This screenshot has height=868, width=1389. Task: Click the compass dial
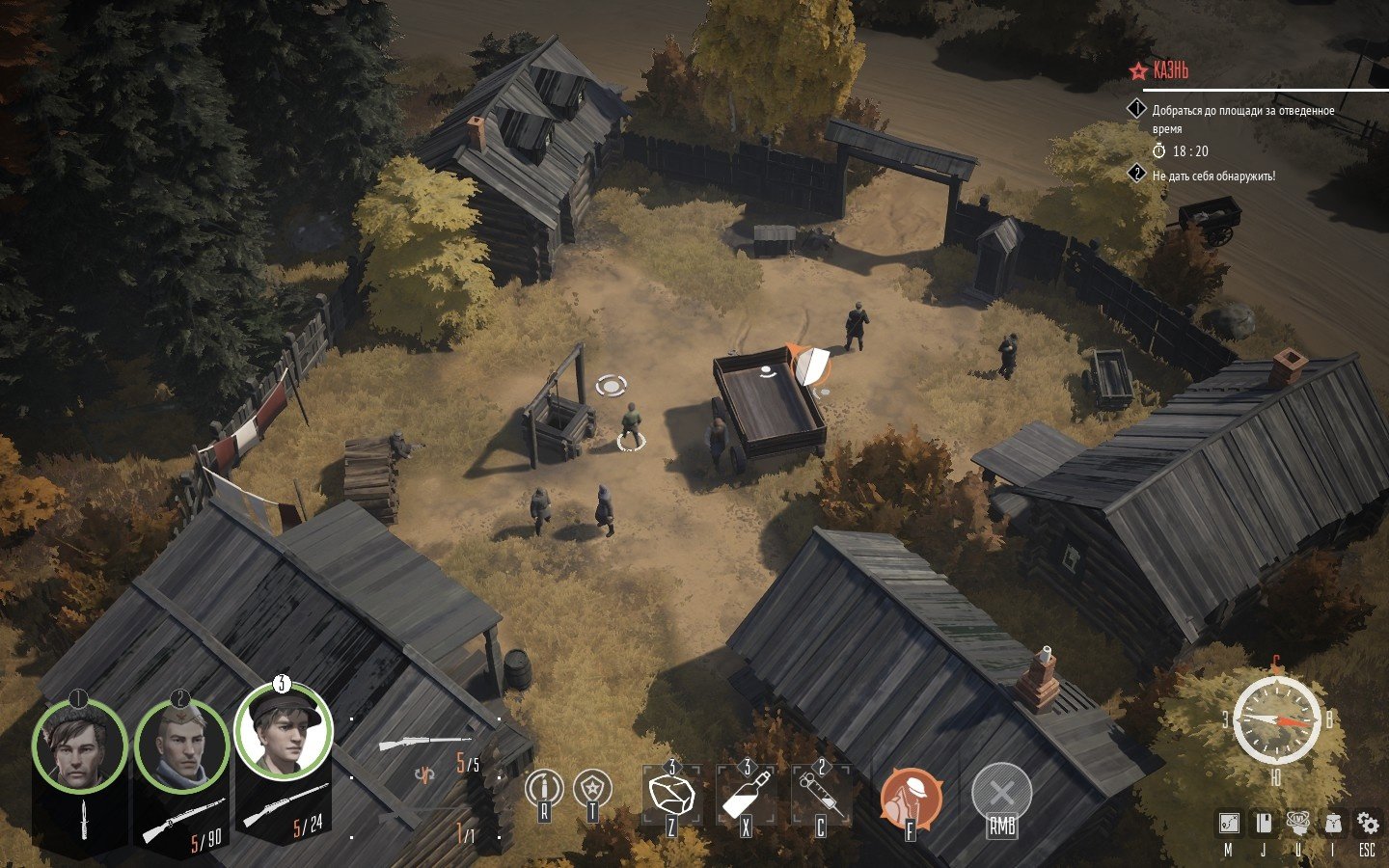1276,719
